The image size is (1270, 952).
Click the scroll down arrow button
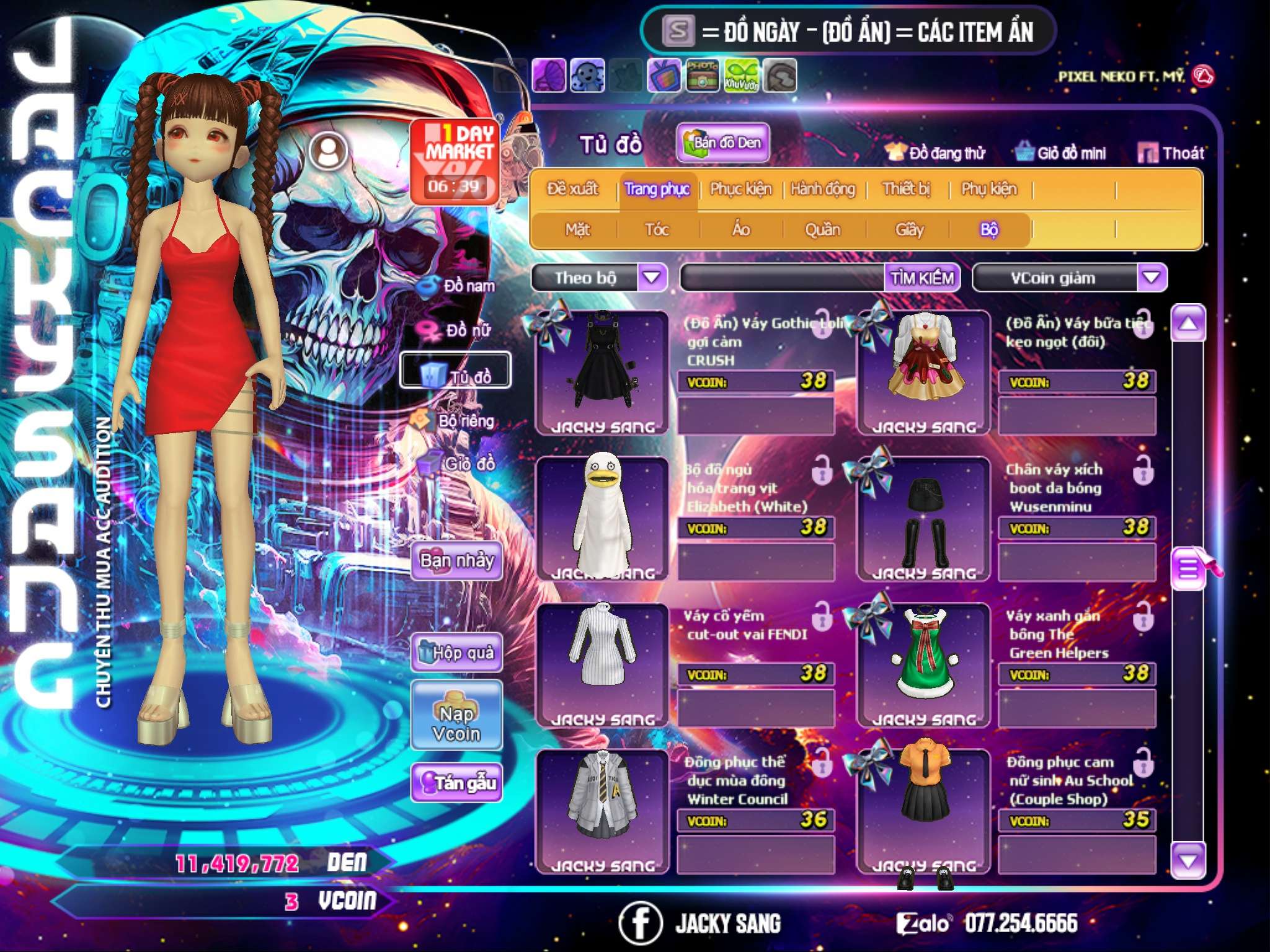pos(1188,861)
